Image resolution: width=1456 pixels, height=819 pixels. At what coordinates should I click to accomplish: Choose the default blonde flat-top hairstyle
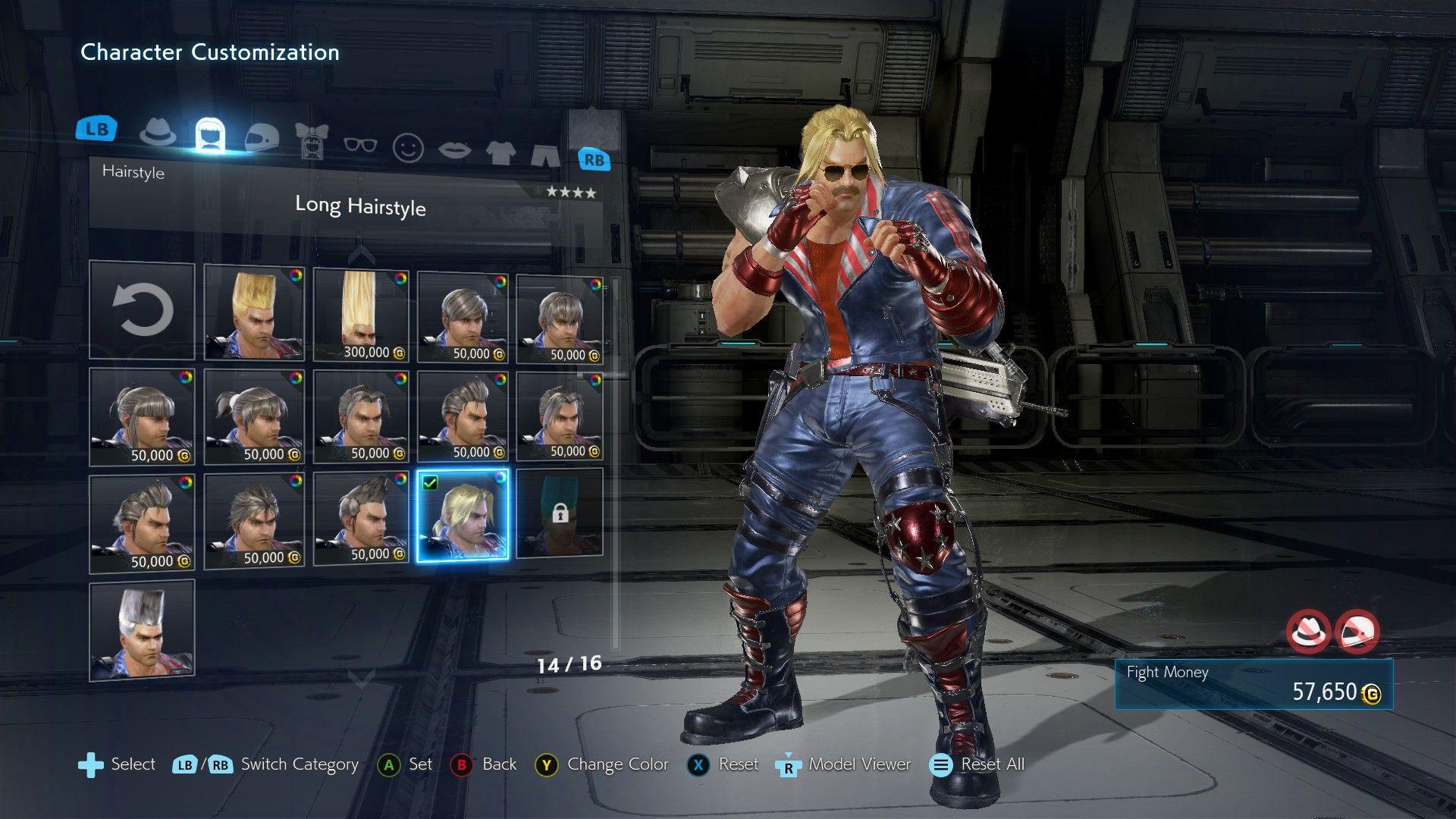(254, 312)
